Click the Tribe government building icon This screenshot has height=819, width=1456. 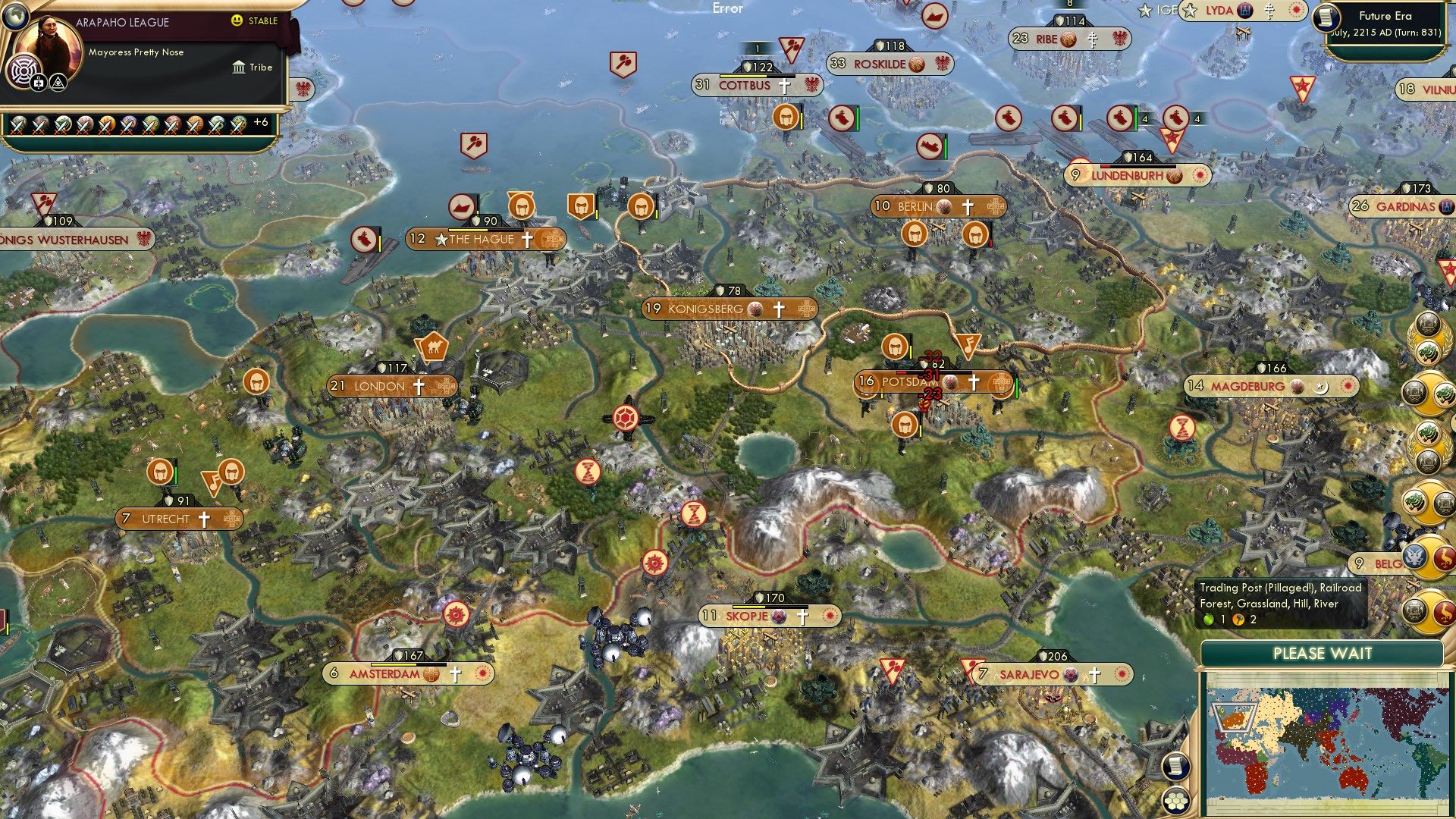239,67
